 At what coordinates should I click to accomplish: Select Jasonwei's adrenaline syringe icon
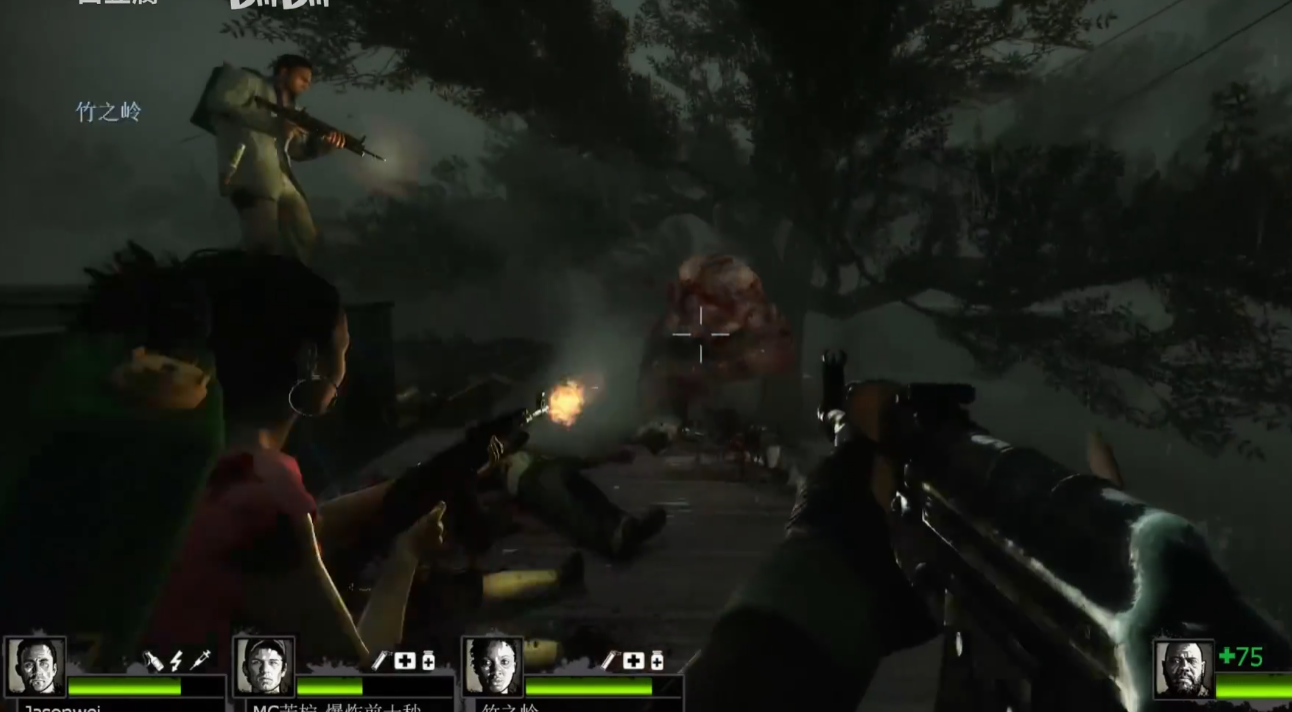[200, 661]
